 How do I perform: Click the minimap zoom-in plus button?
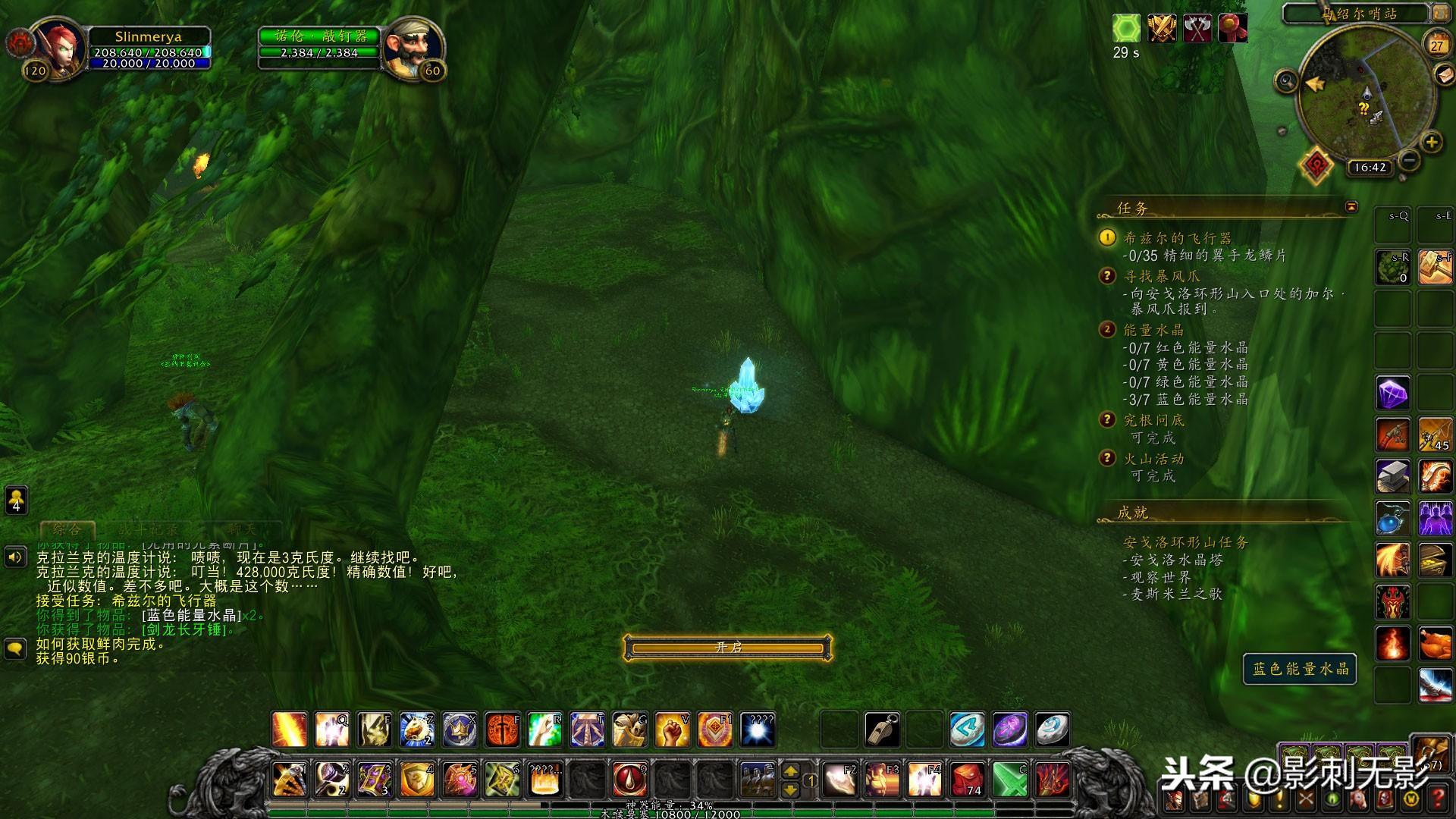(1431, 142)
